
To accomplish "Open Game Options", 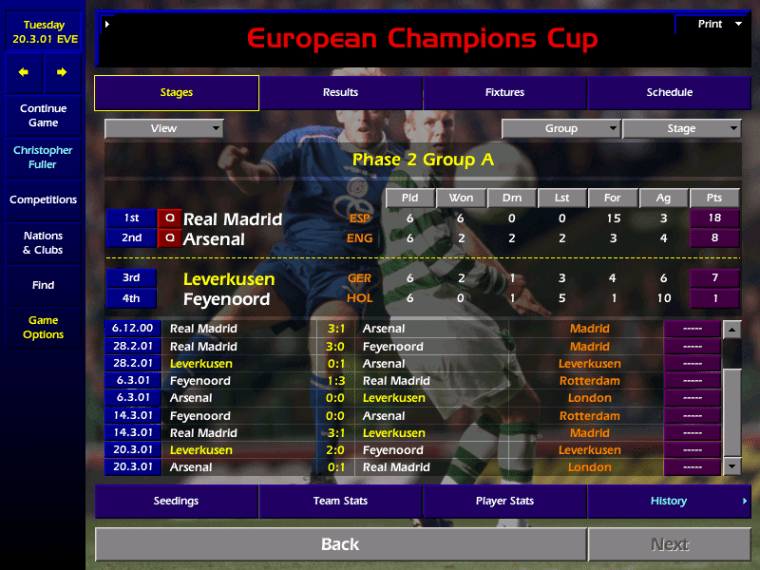I will pyautogui.click(x=43, y=328).
